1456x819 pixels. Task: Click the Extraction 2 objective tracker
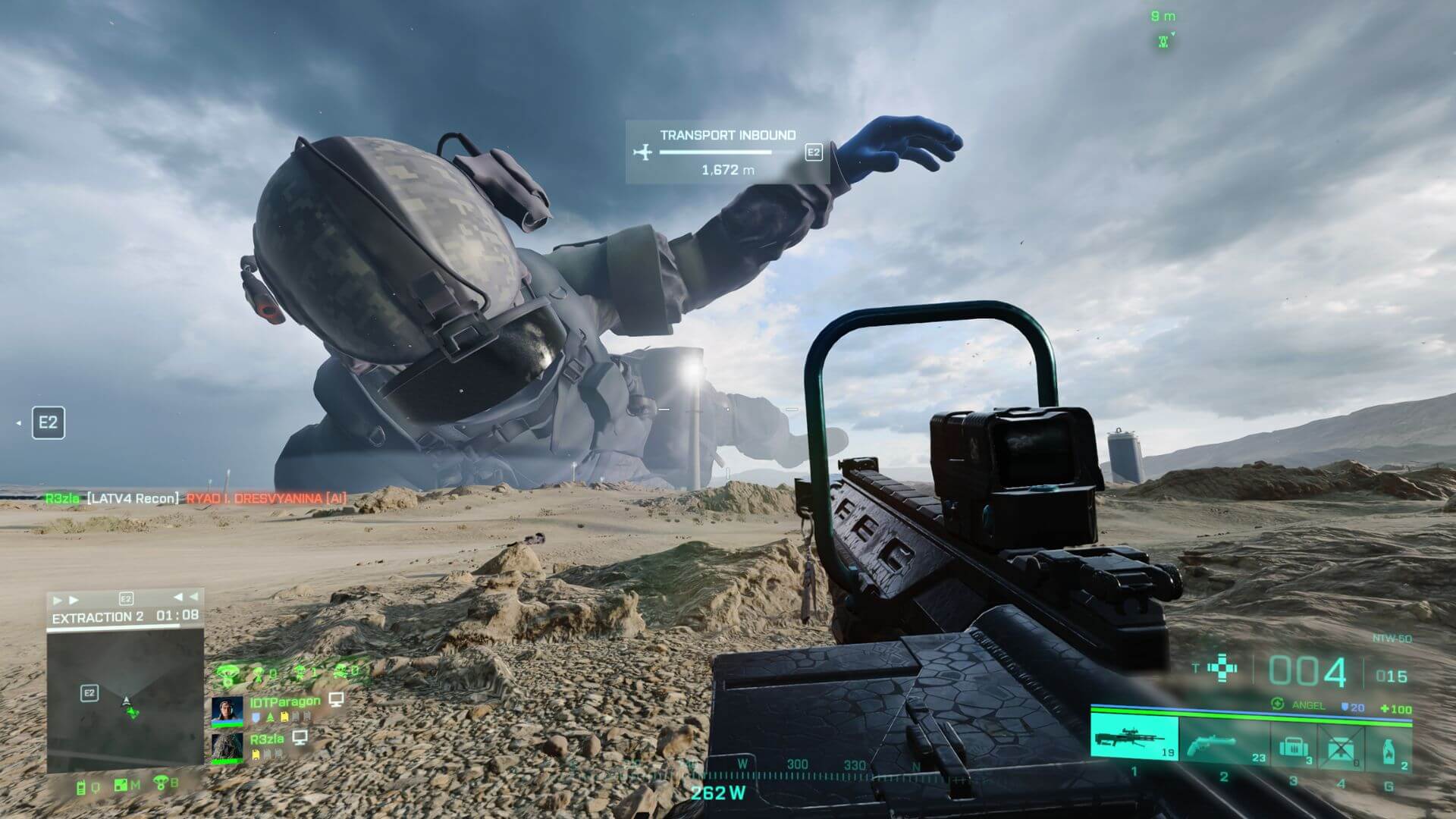coord(124,616)
